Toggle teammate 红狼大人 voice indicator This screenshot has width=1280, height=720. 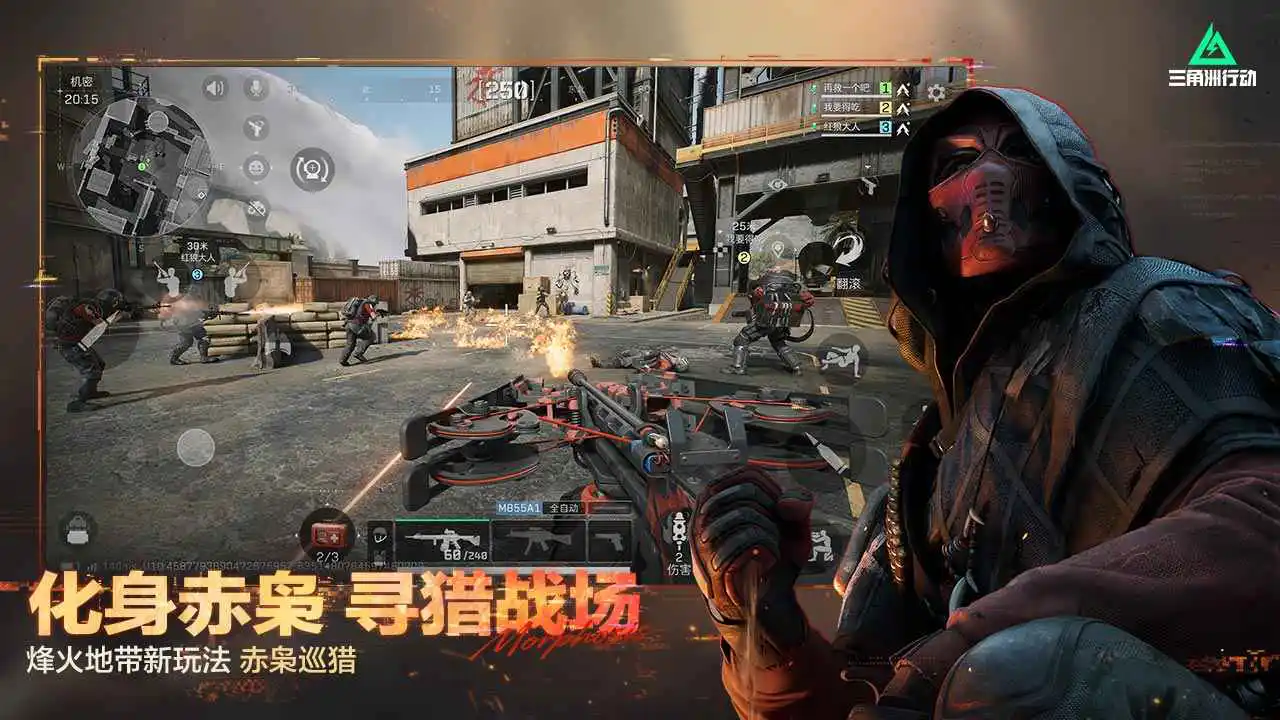(814, 126)
